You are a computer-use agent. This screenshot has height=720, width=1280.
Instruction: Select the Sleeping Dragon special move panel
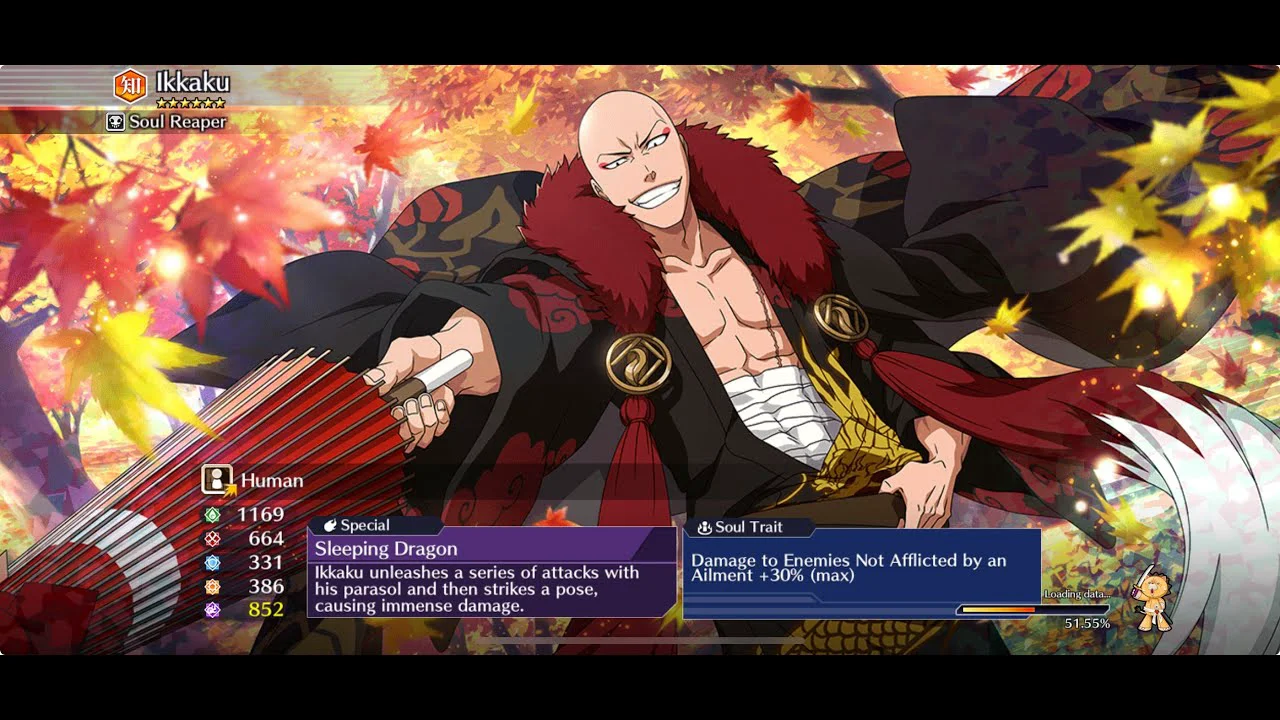pos(491,573)
